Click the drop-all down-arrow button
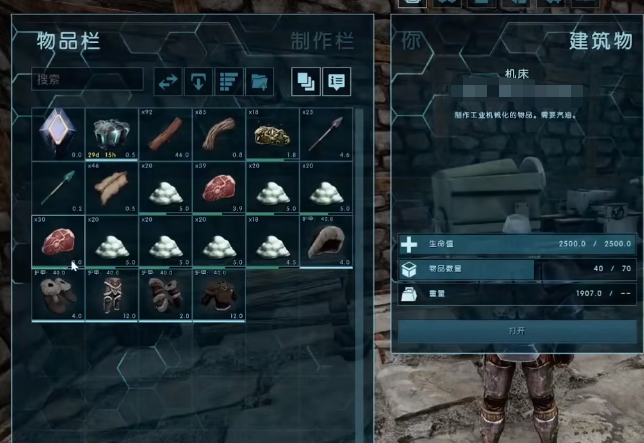 tap(199, 80)
